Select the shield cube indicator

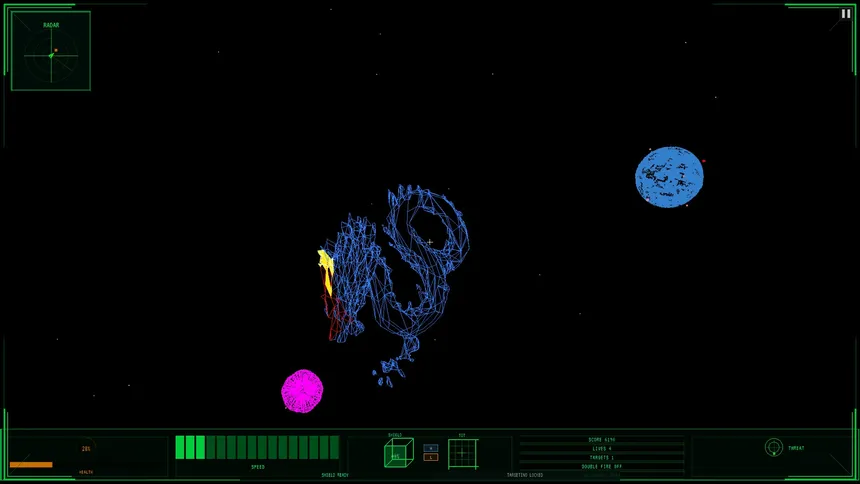[x=398, y=453]
